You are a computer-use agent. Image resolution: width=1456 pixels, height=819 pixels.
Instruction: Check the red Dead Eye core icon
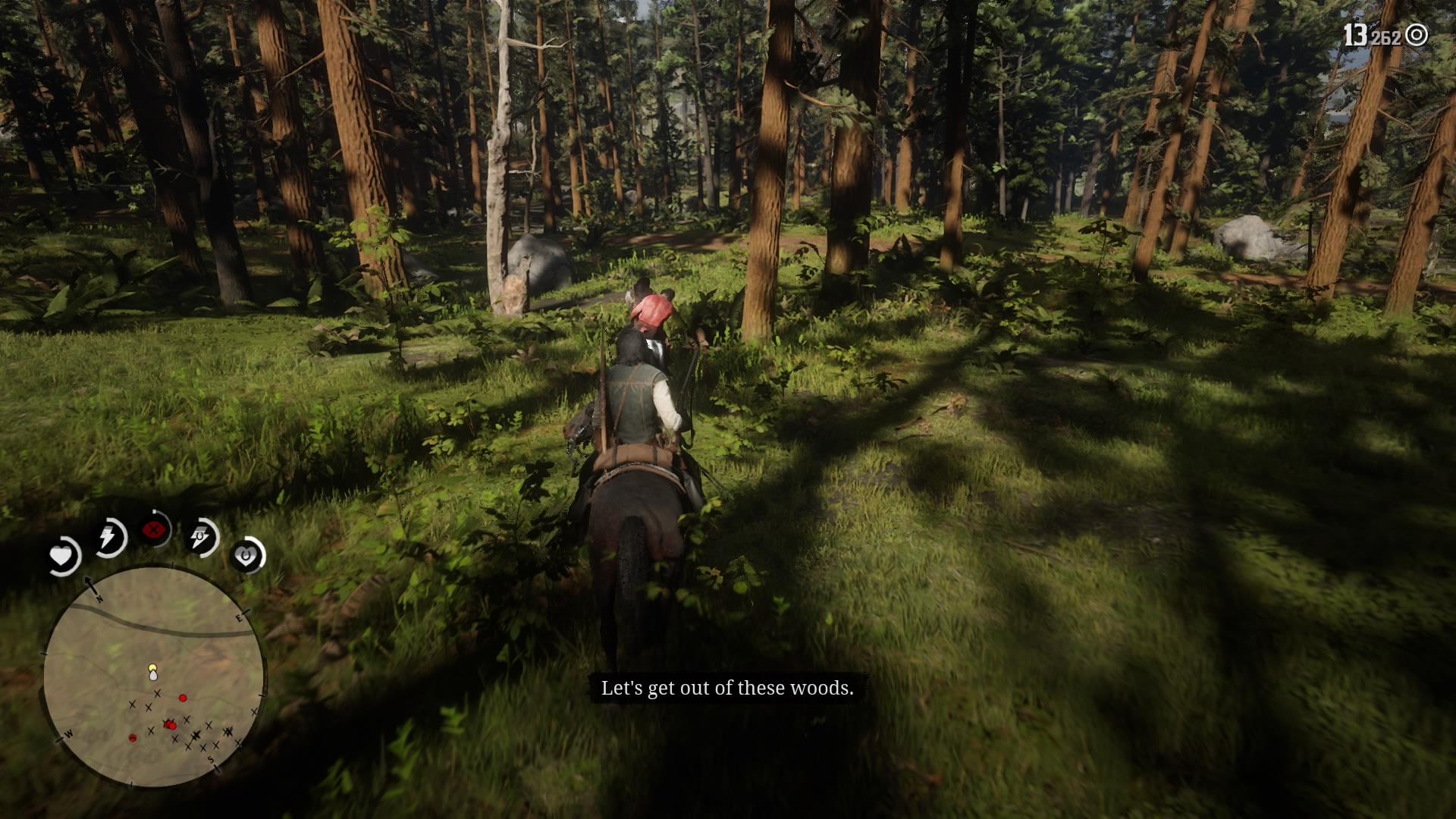155,530
